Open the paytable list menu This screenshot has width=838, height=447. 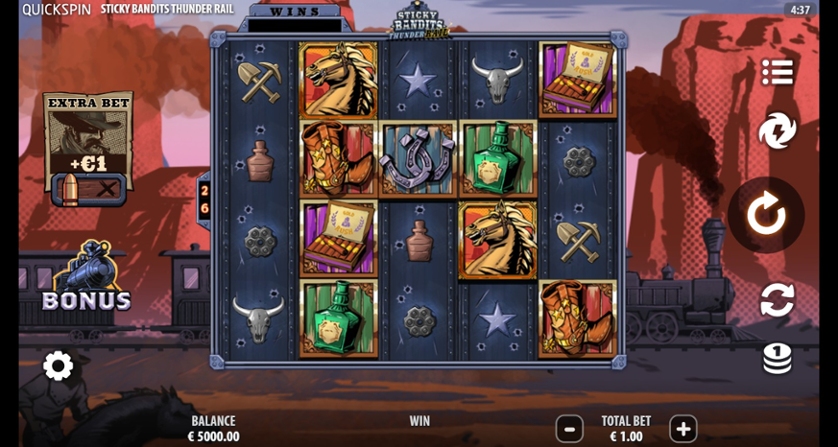[x=777, y=72]
